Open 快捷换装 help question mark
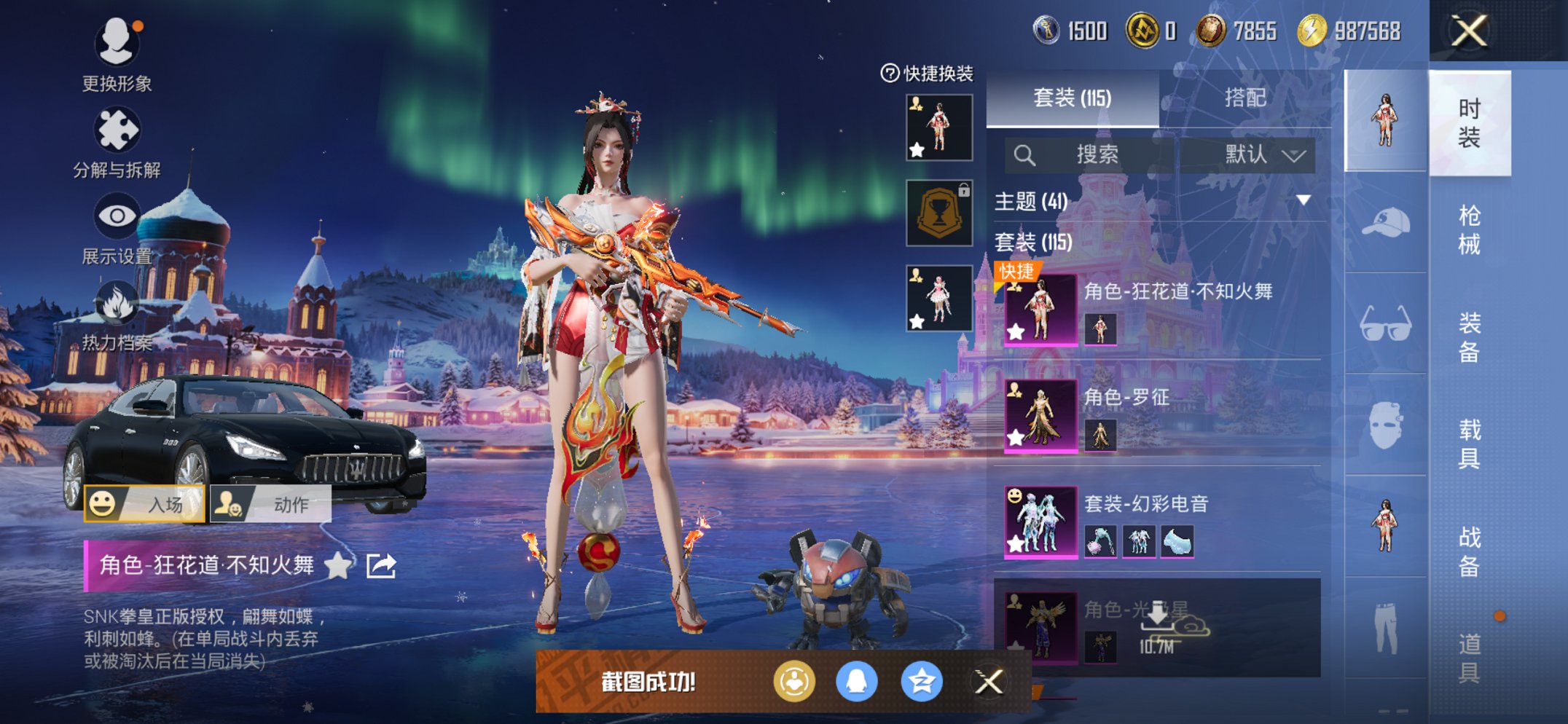This screenshot has width=1568, height=724. (889, 73)
